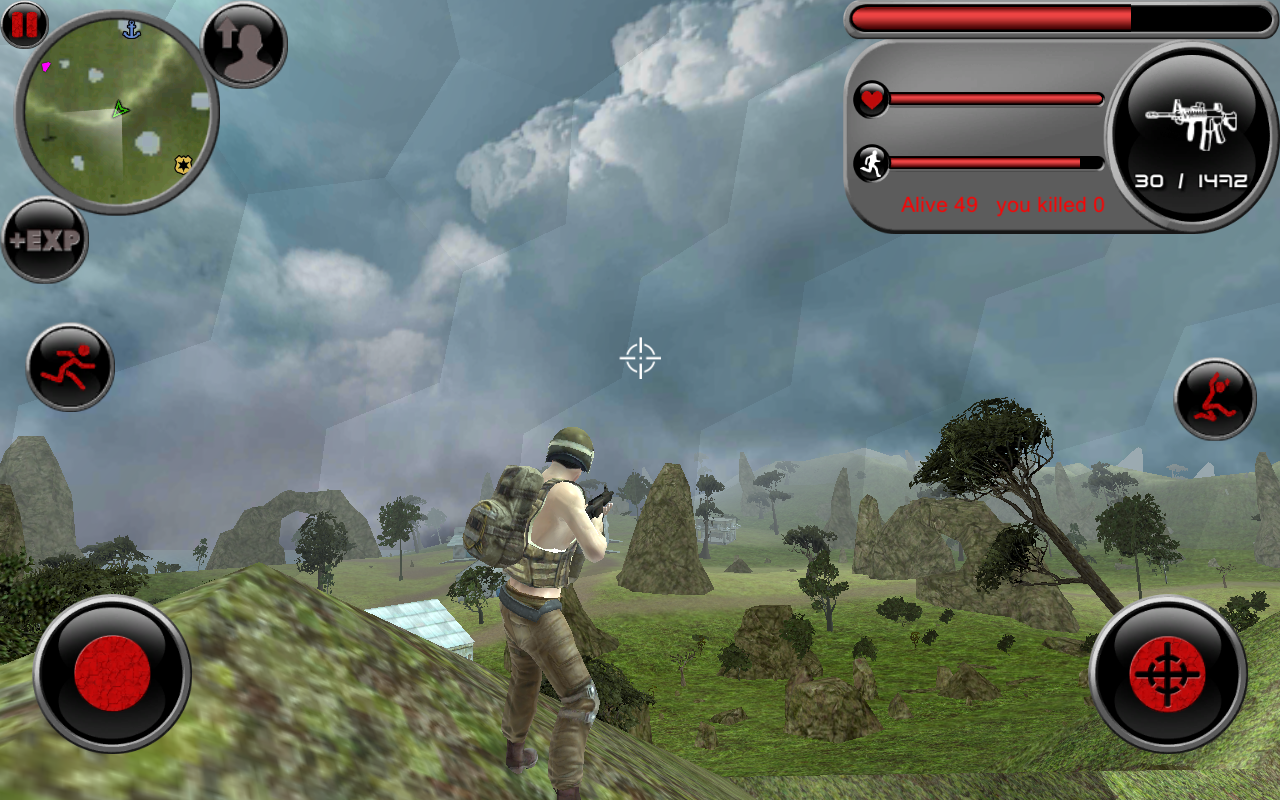This screenshot has height=800, width=1280.
Task: Tap the assault rifle weapon icon
Action: [1193, 125]
